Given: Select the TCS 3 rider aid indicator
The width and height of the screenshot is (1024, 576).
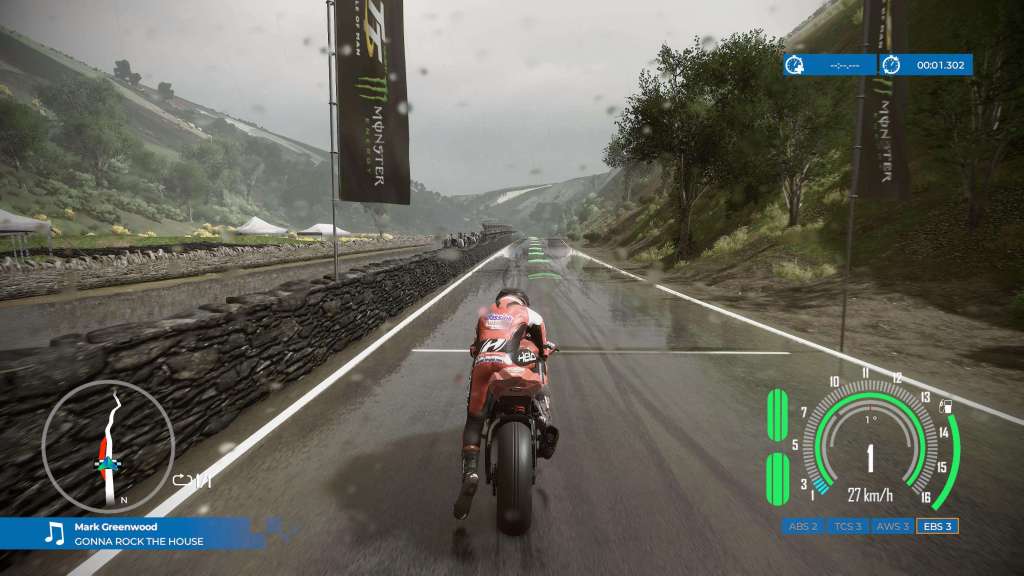Looking at the screenshot, I should click(x=848, y=526).
